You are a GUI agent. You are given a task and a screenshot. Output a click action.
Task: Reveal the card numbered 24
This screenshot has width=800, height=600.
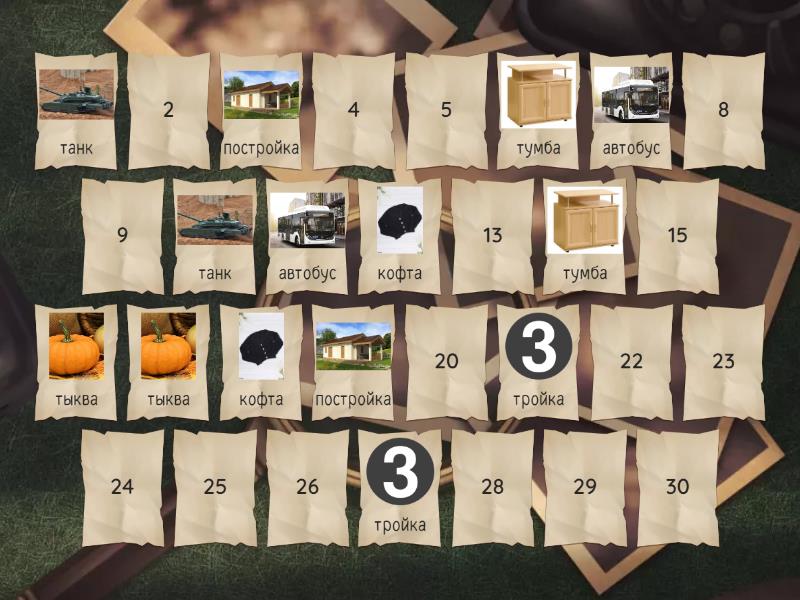click(x=122, y=488)
